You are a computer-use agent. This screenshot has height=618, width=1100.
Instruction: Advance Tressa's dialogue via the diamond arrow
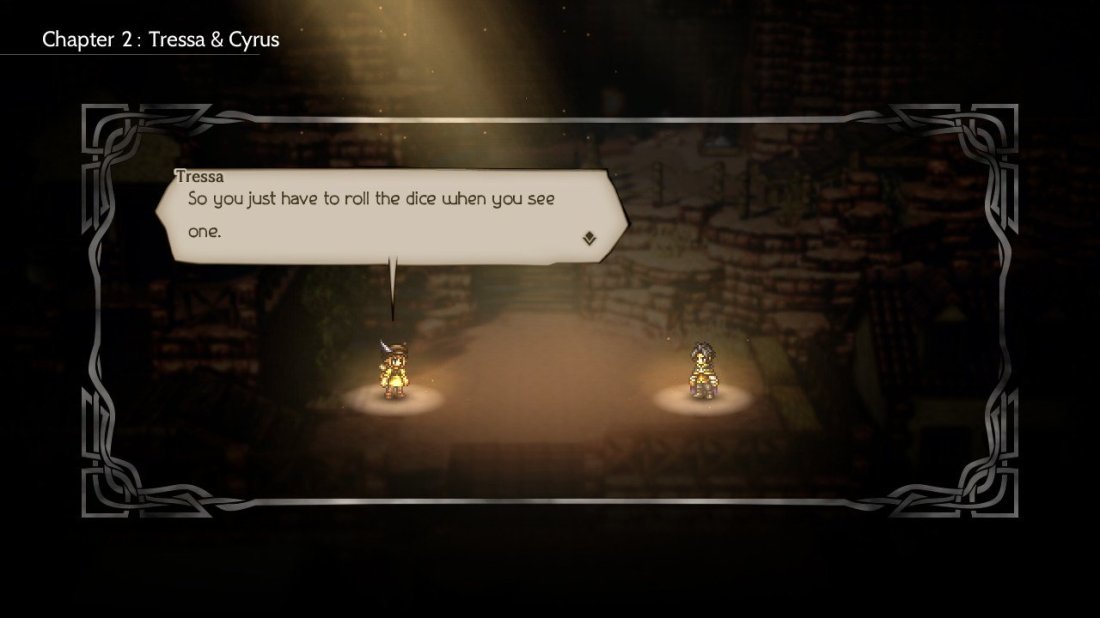click(x=591, y=238)
